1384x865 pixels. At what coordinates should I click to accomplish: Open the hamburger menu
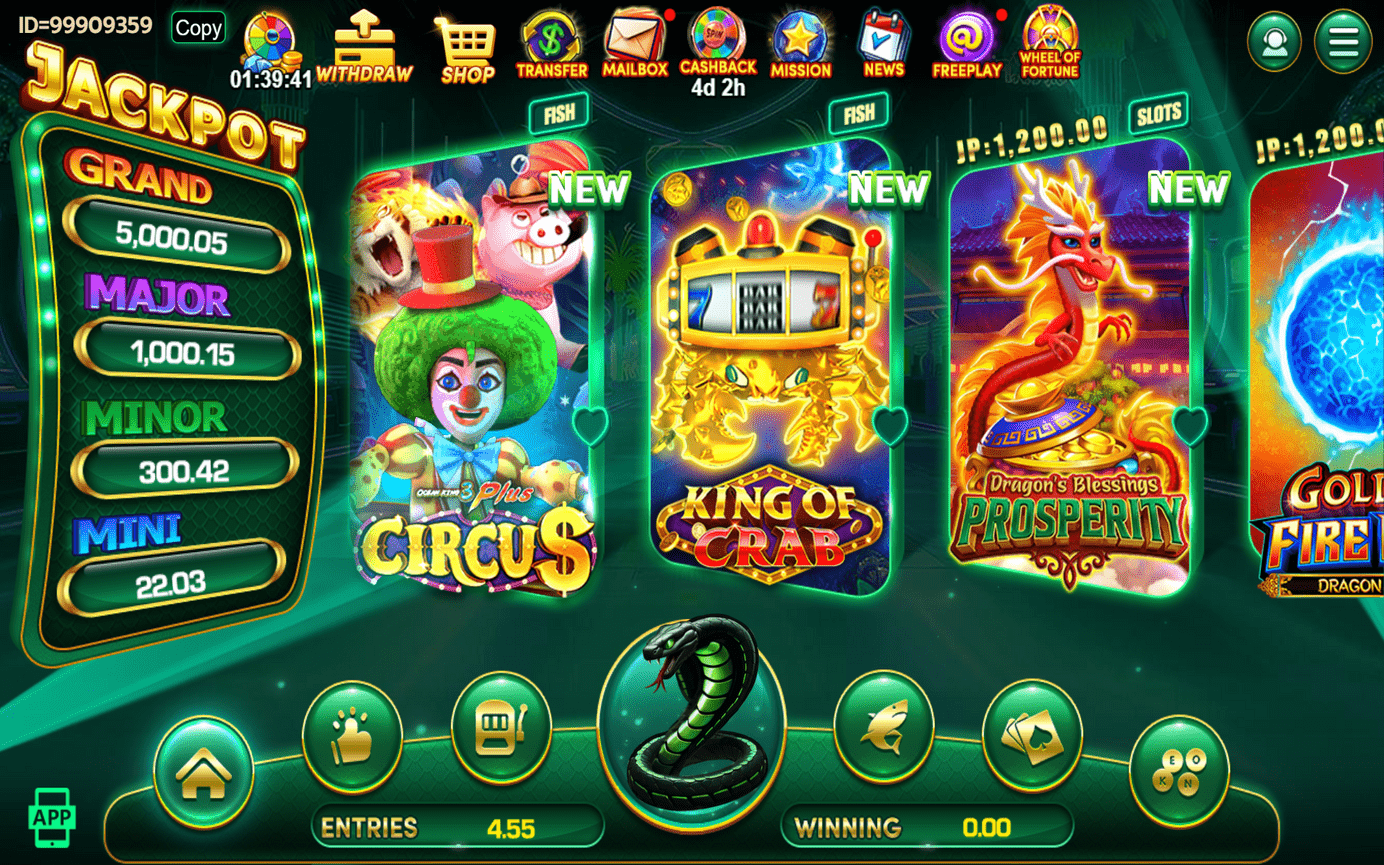(x=1342, y=42)
